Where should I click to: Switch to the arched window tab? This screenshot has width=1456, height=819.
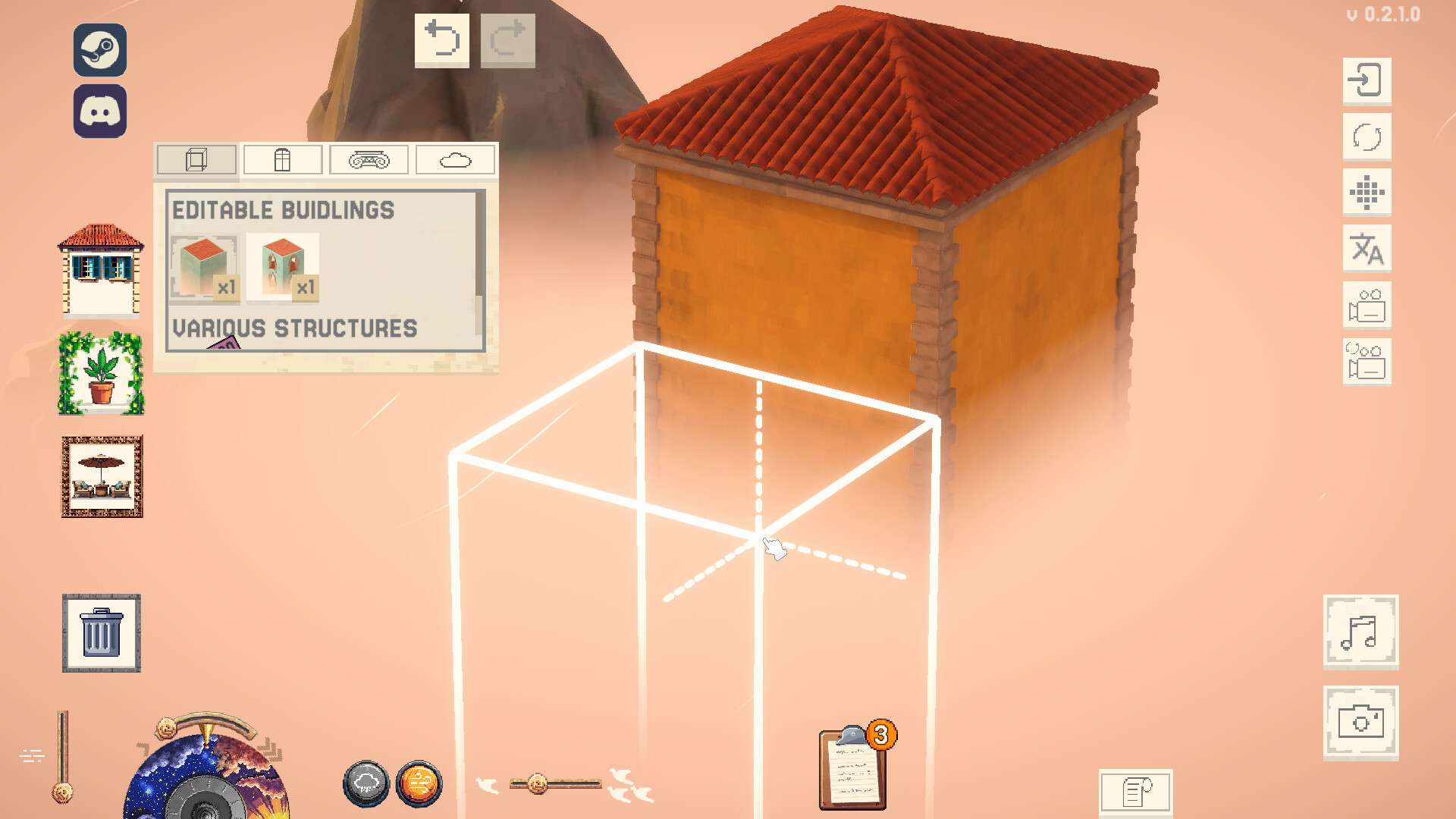coord(282,160)
